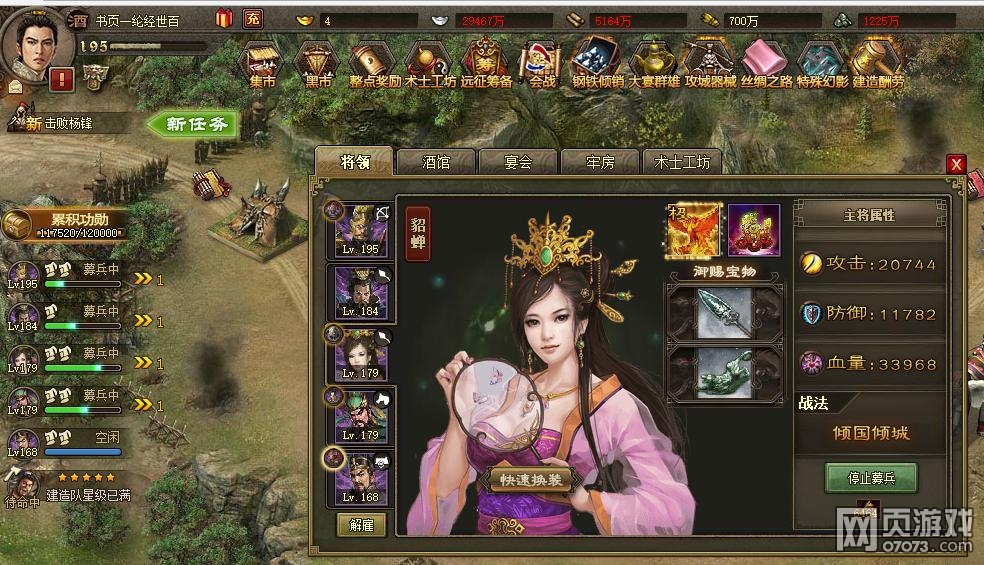Viewport: 984px width, 565px height.
Task: Select the 牢房 tab
Action: pos(600,161)
